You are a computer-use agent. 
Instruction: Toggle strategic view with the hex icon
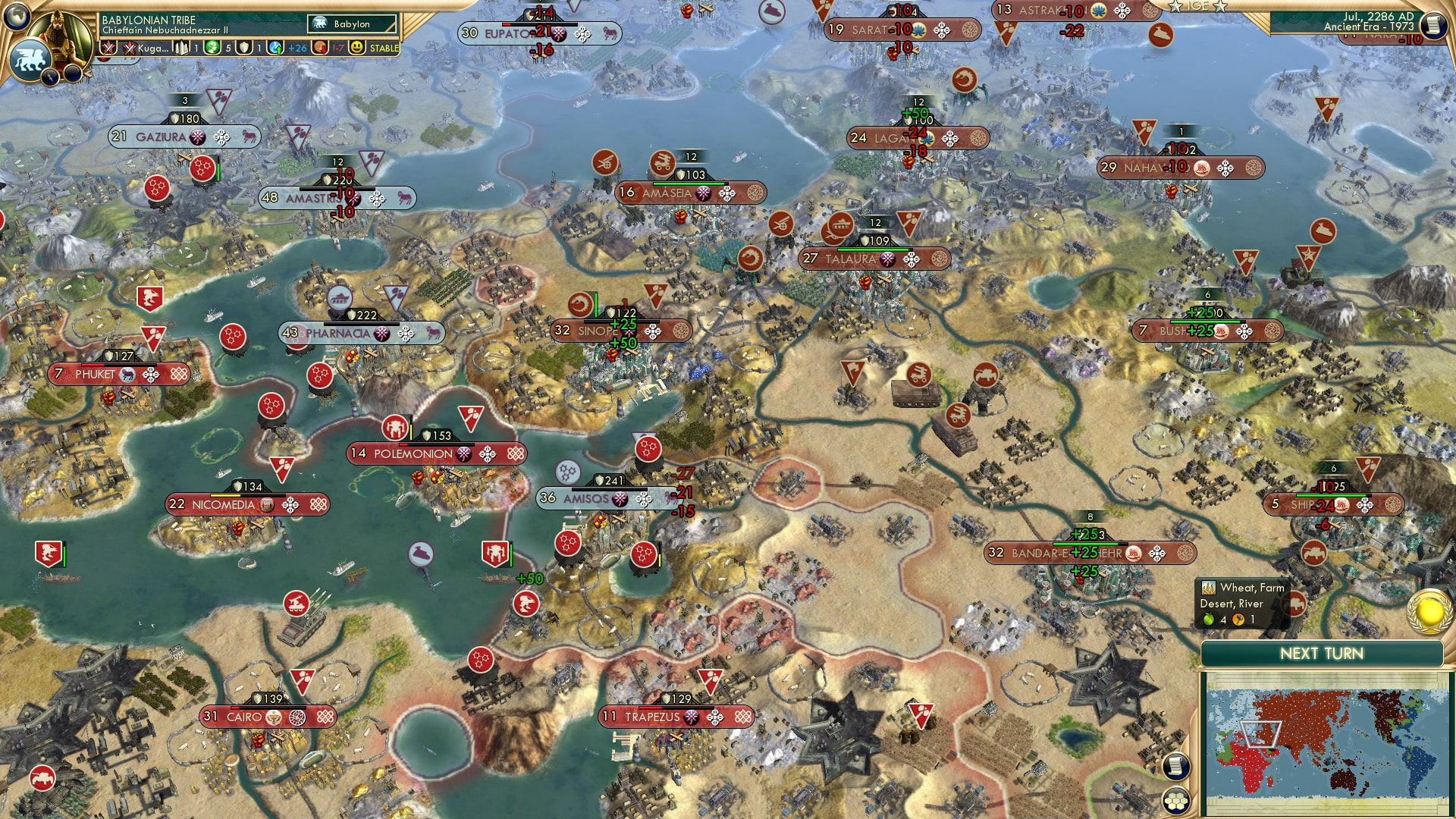(x=1176, y=799)
